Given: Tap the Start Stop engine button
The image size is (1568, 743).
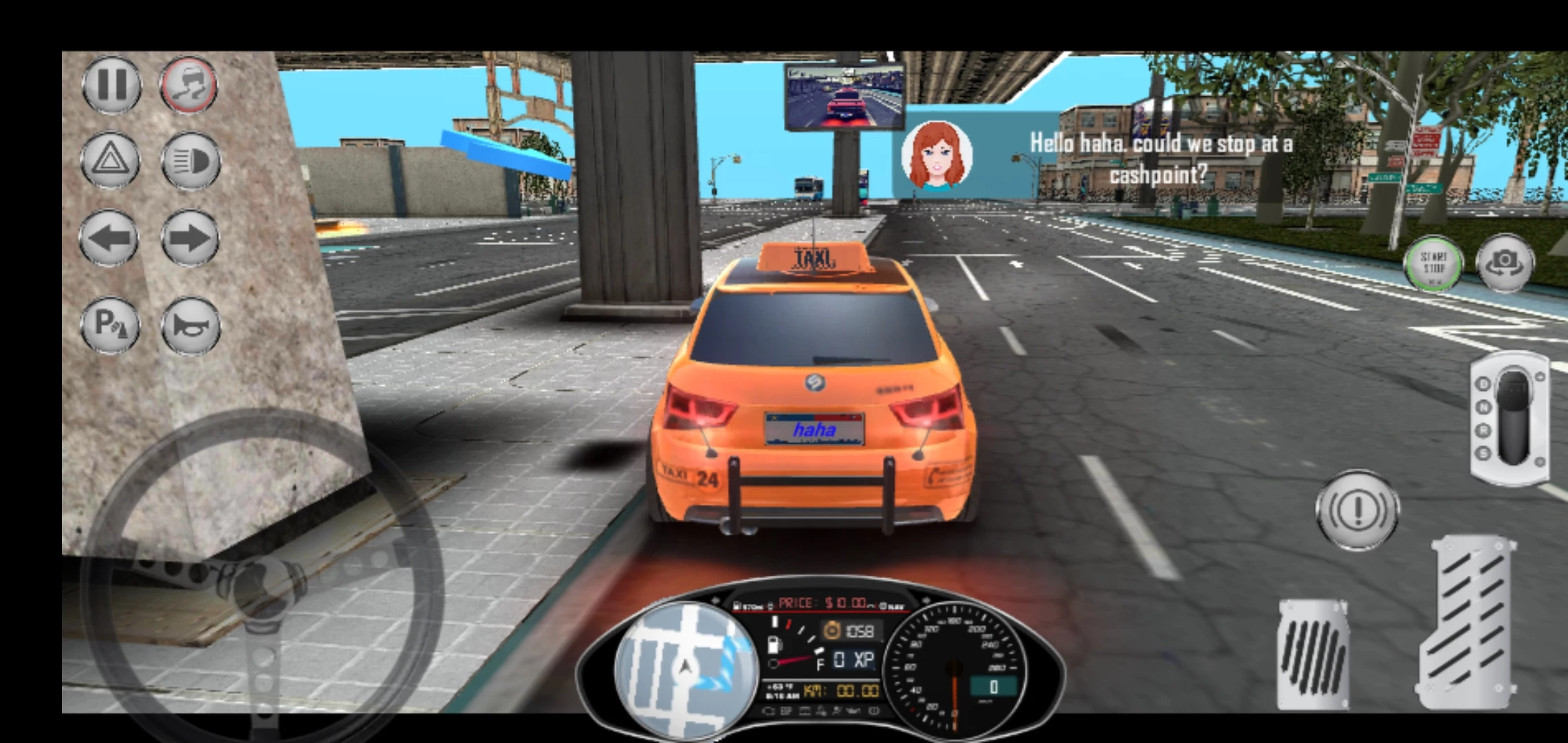Looking at the screenshot, I should 1433,263.
